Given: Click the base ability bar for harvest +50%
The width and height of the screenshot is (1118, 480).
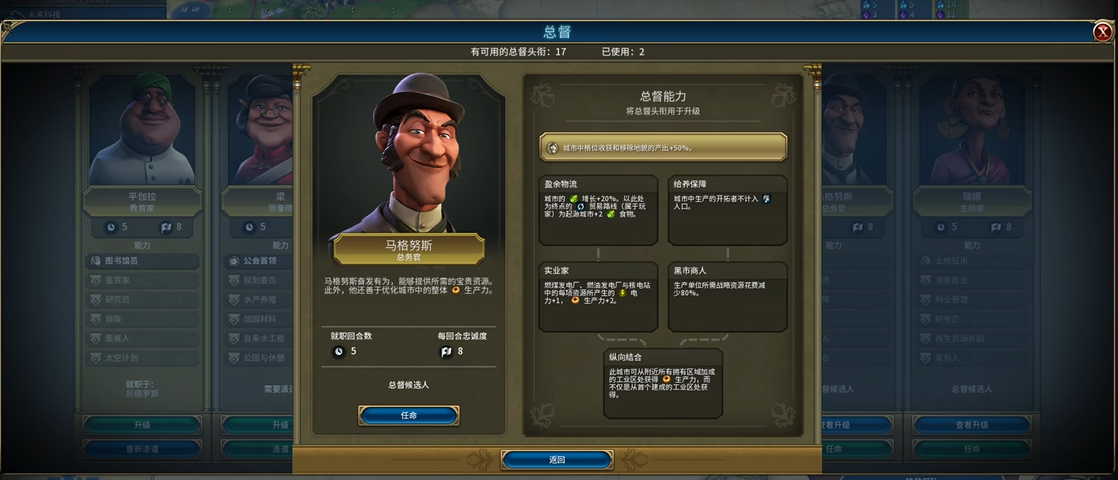Looking at the screenshot, I should pos(663,147).
